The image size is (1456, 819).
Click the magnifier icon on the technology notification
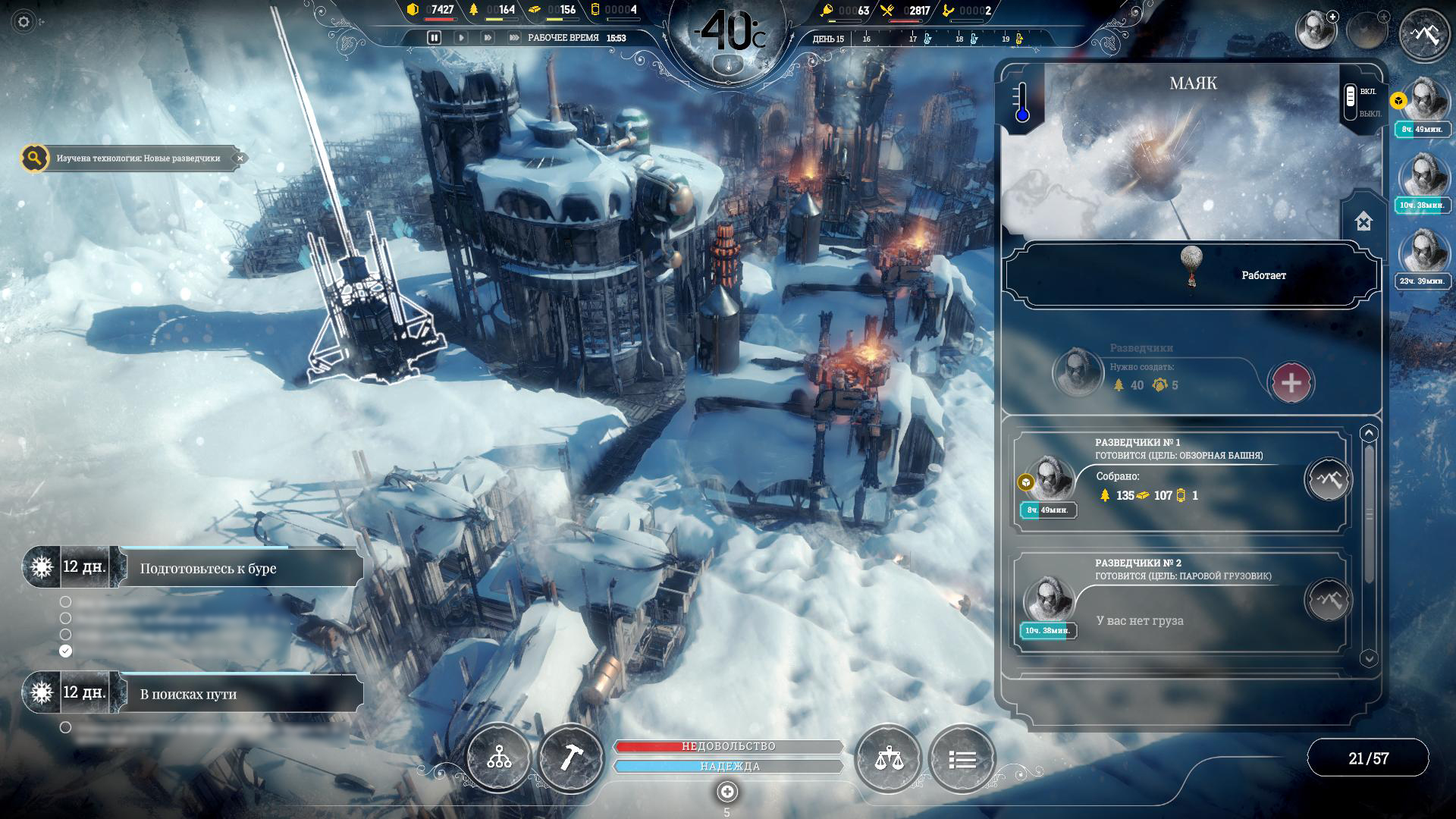click(x=34, y=158)
